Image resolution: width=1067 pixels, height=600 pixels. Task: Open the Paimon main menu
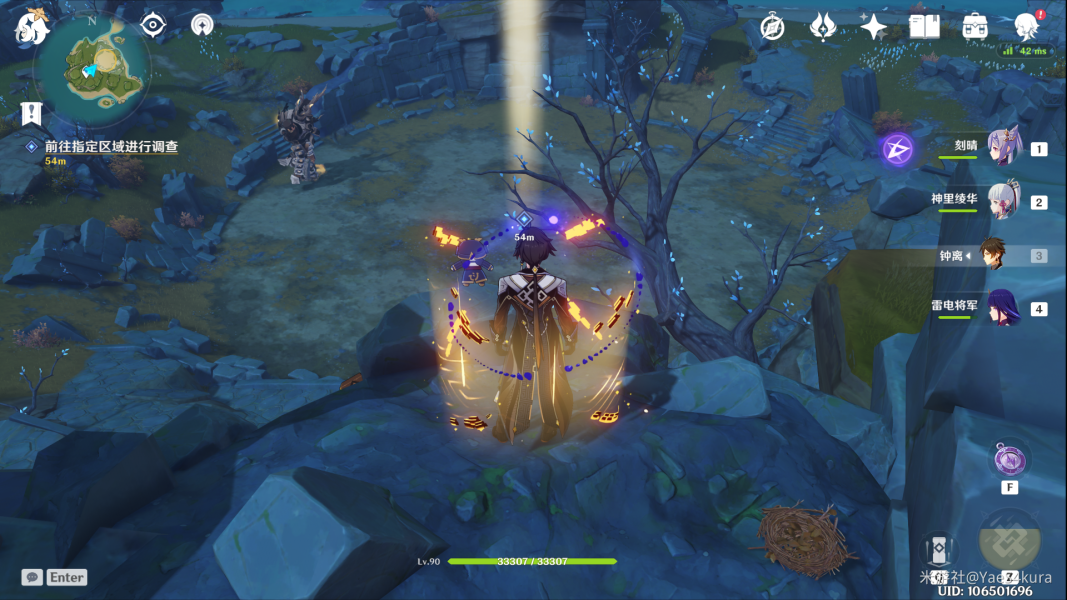[x=32, y=25]
